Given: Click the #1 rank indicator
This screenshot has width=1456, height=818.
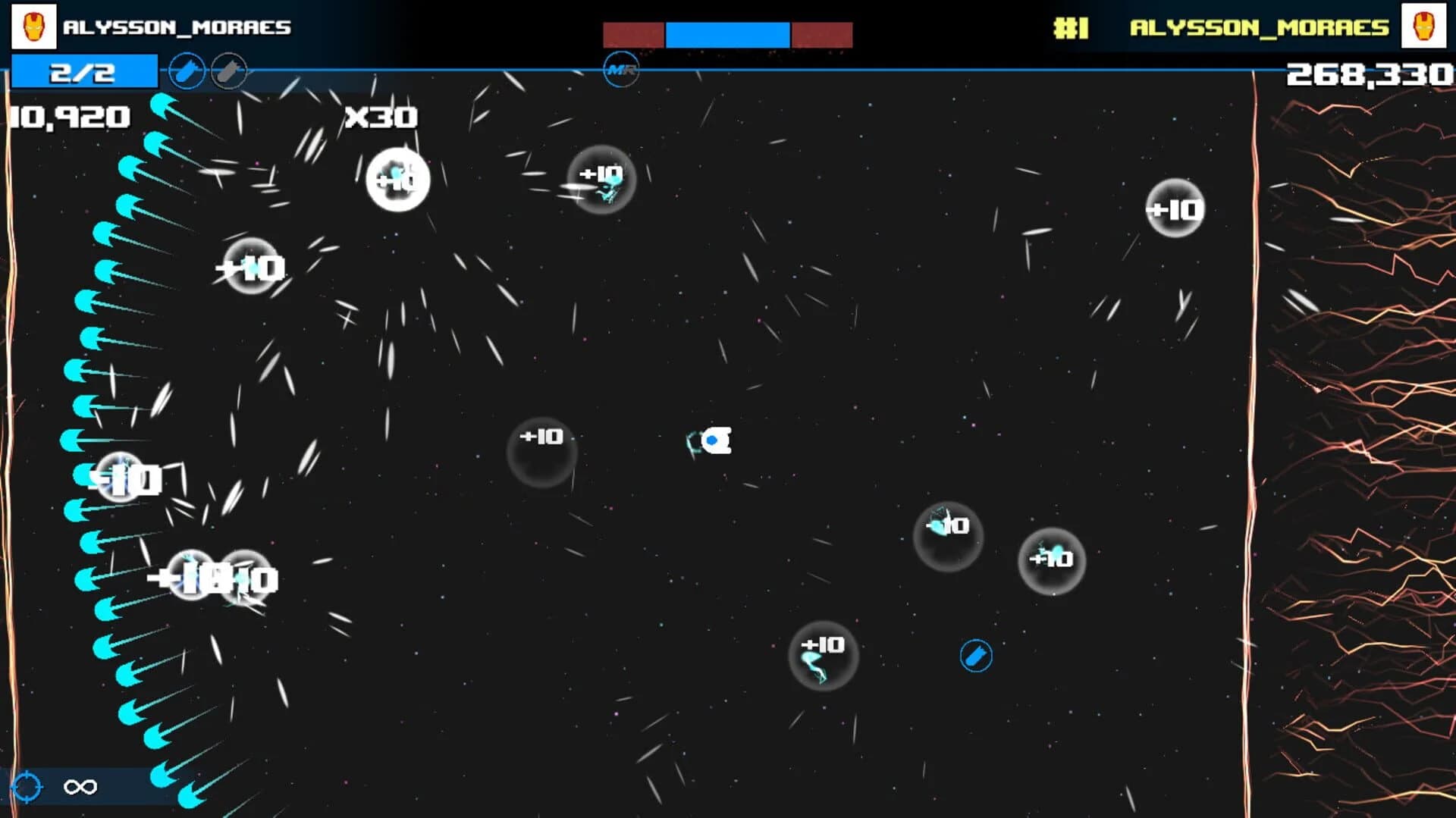Looking at the screenshot, I should point(1069,28).
